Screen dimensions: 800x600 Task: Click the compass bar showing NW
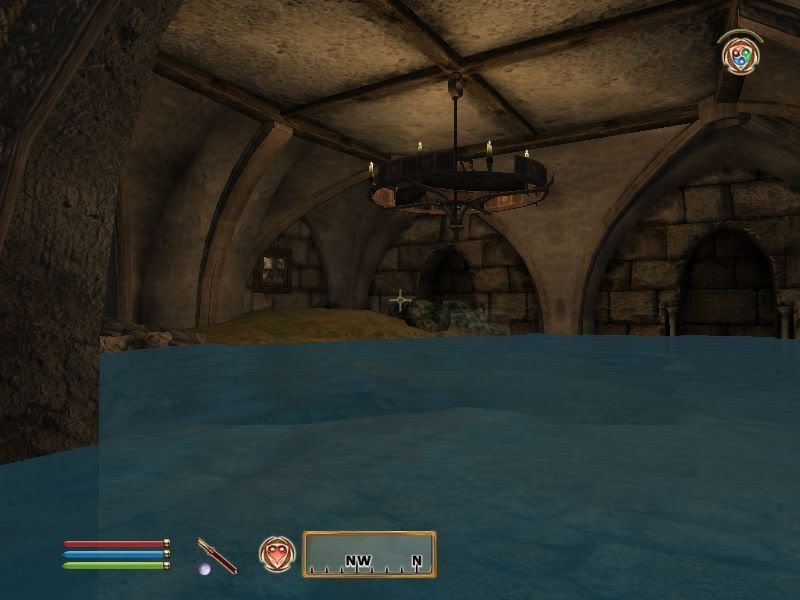369,554
